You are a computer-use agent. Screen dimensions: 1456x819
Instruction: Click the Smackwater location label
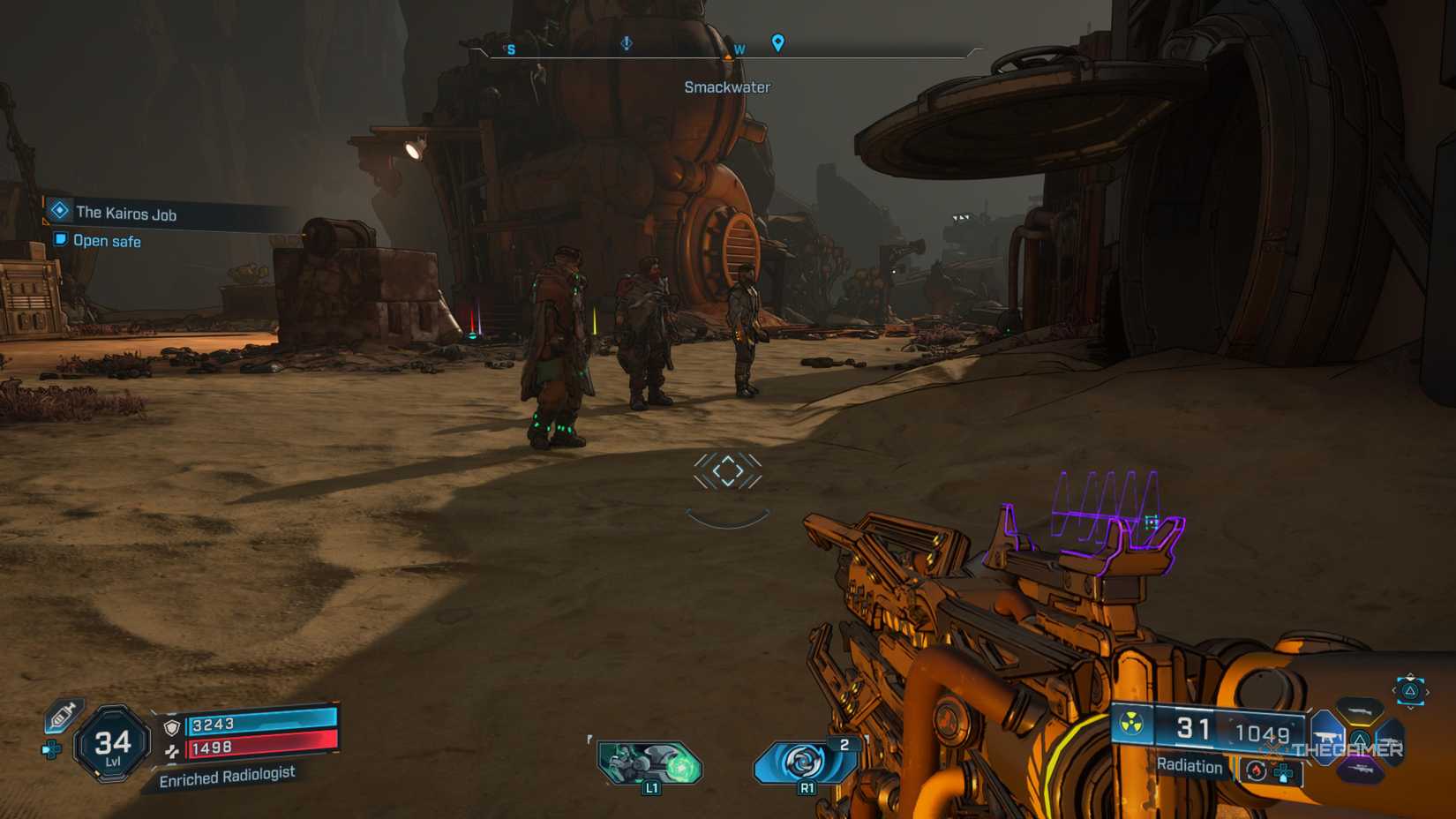(726, 86)
